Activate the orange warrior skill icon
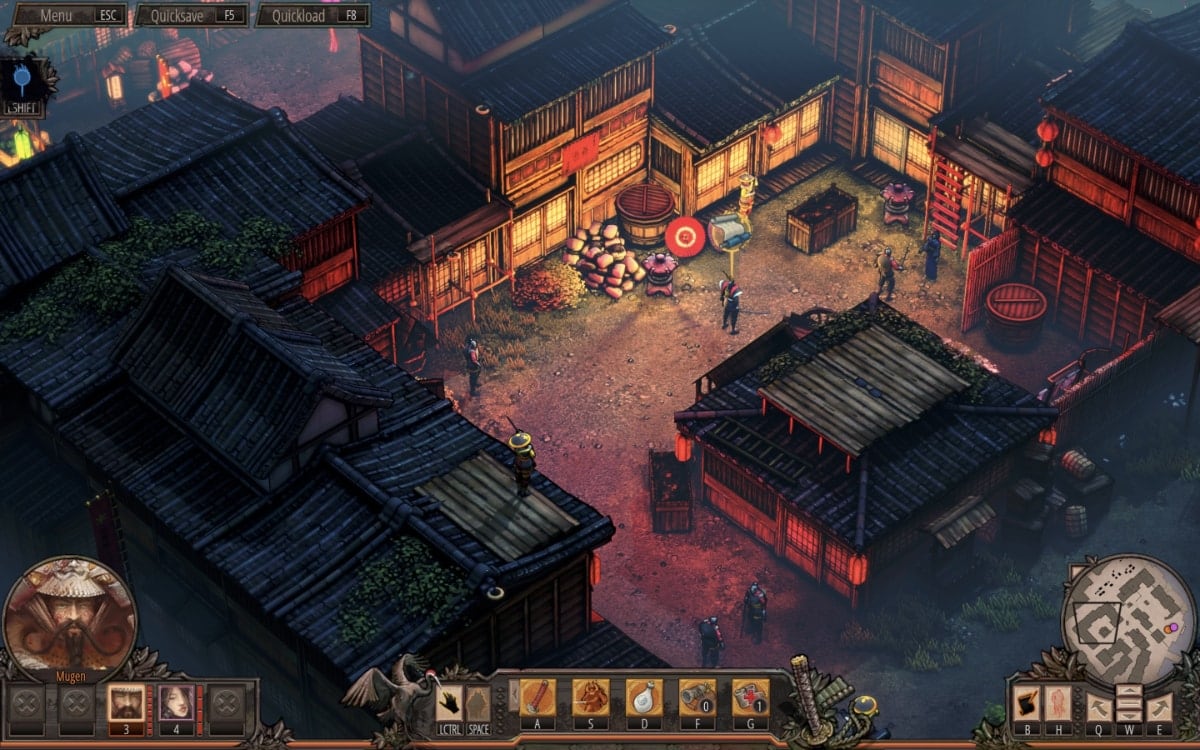The image size is (1200, 750). (x=590, y=697)
